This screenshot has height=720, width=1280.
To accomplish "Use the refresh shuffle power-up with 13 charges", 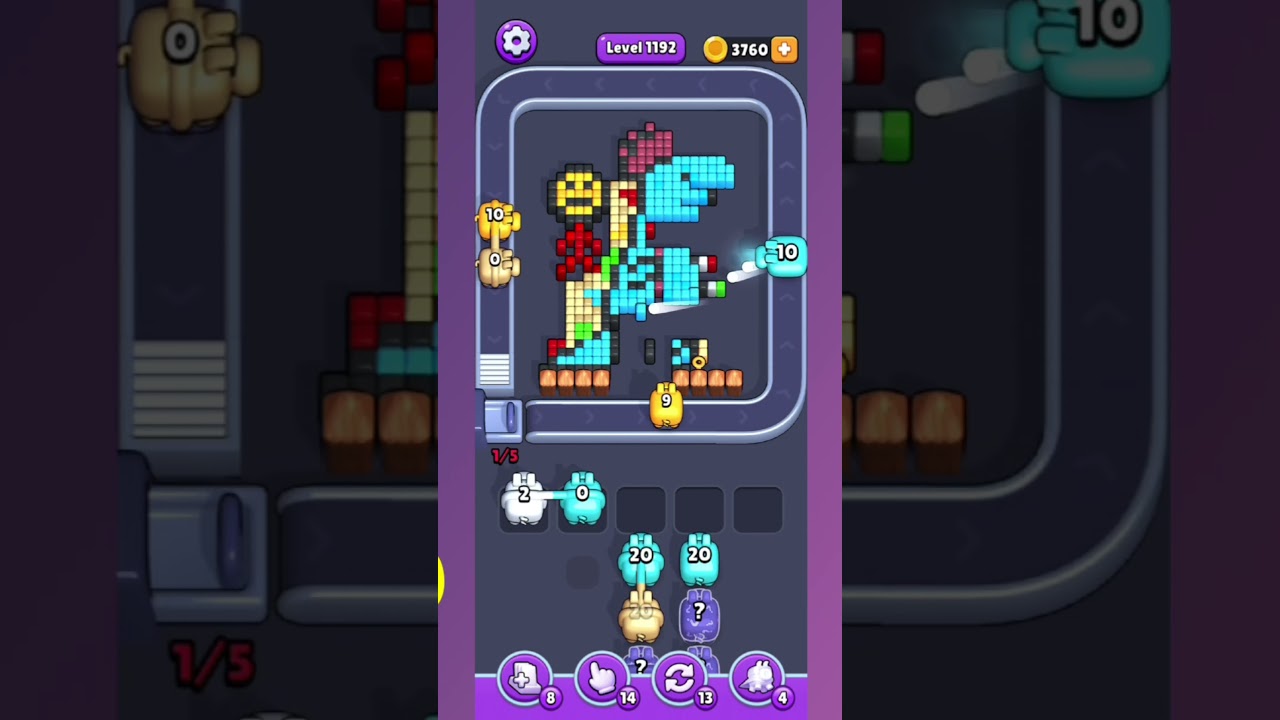I will coord(681,678).
